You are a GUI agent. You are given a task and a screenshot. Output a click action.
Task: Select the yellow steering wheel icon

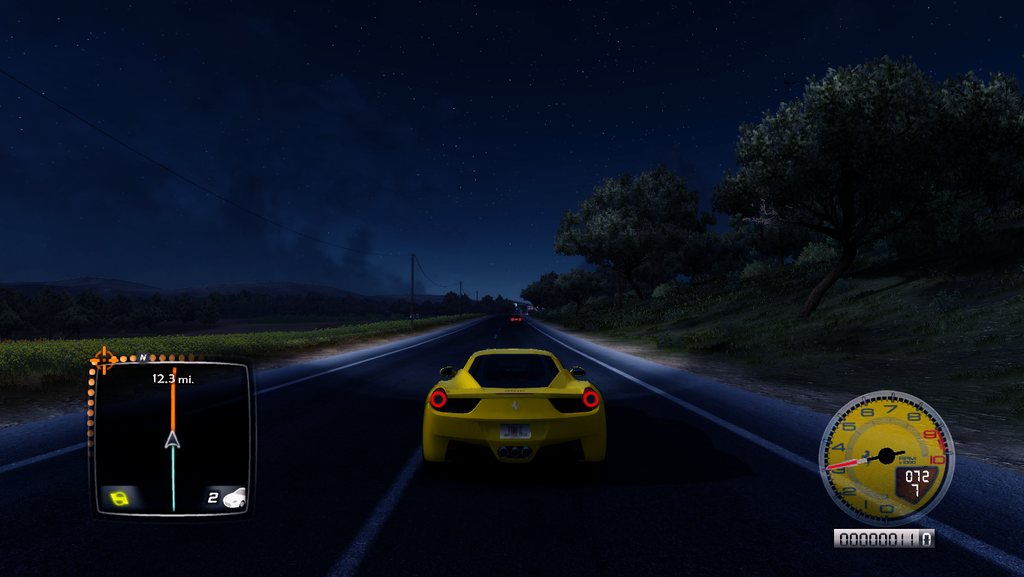pyautogui.click(x=120, y=498)
